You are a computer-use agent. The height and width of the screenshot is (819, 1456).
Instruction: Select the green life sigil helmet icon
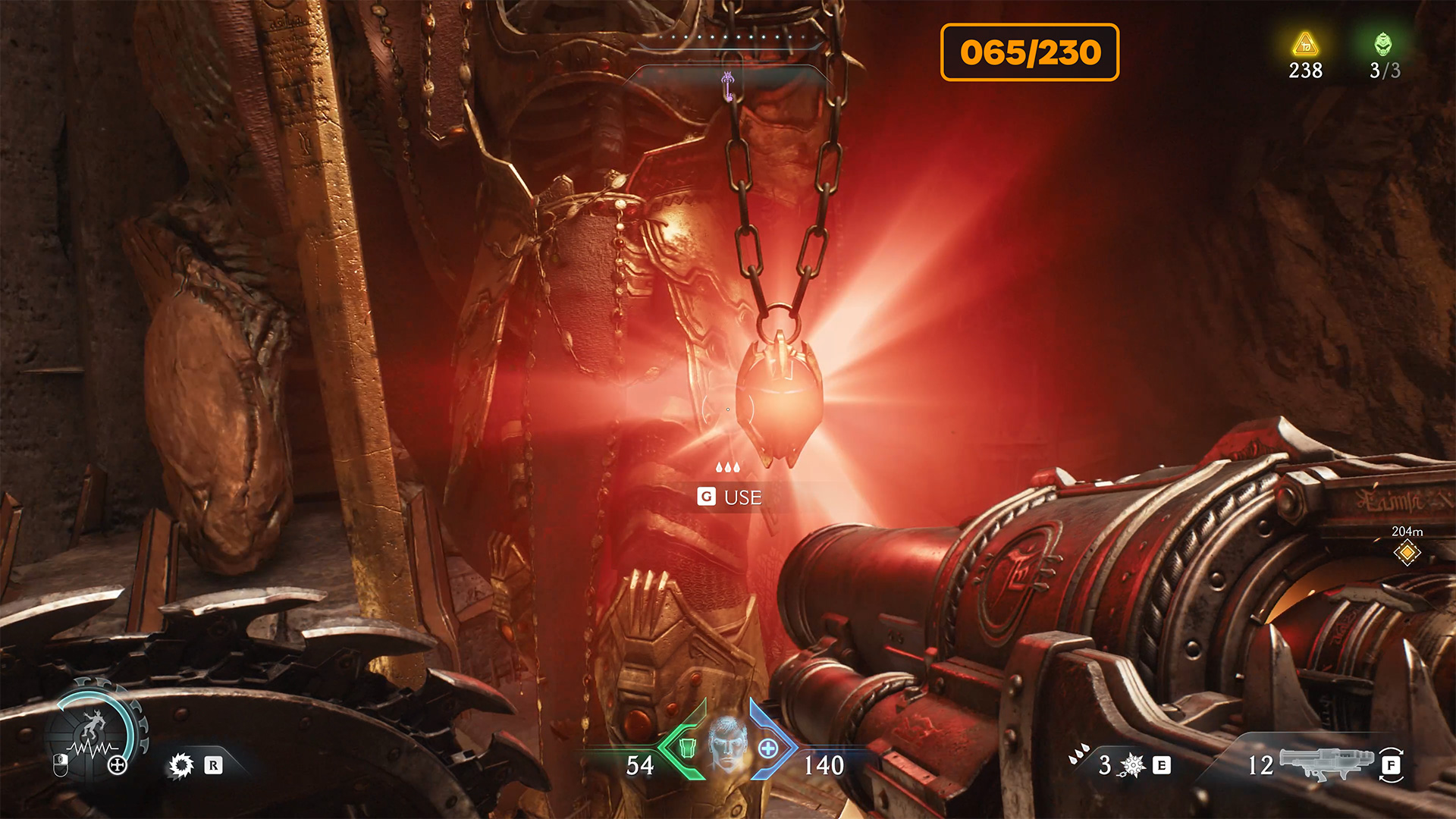point(1384,44)
